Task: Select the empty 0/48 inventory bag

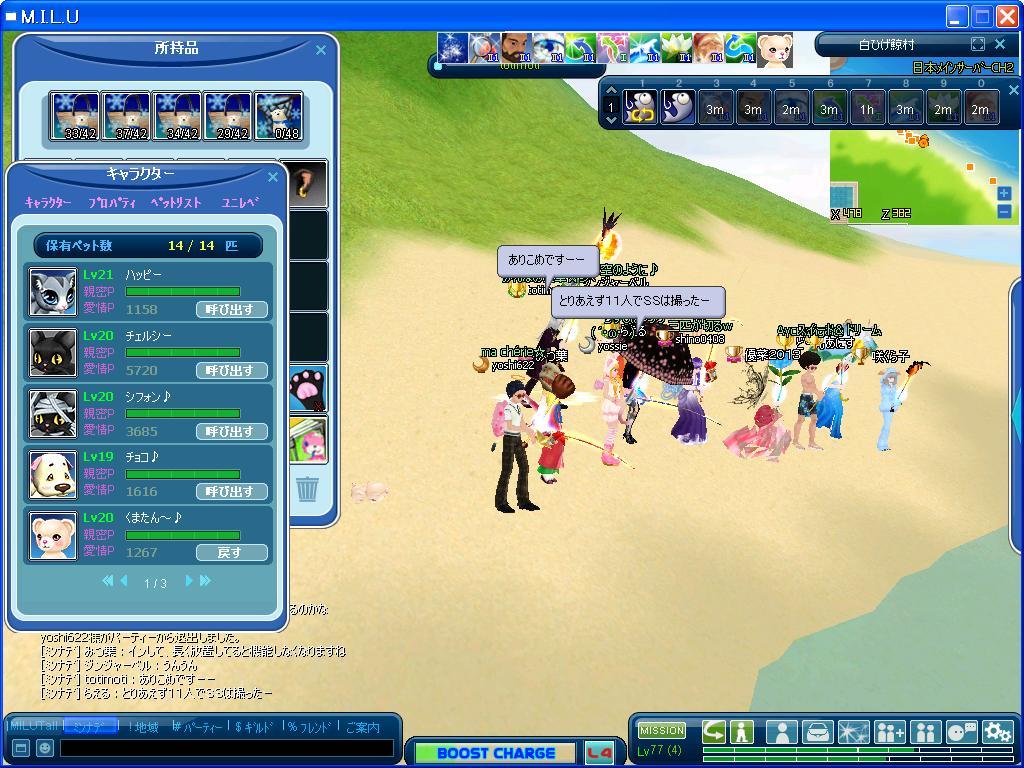Action: tap(279, 117)
